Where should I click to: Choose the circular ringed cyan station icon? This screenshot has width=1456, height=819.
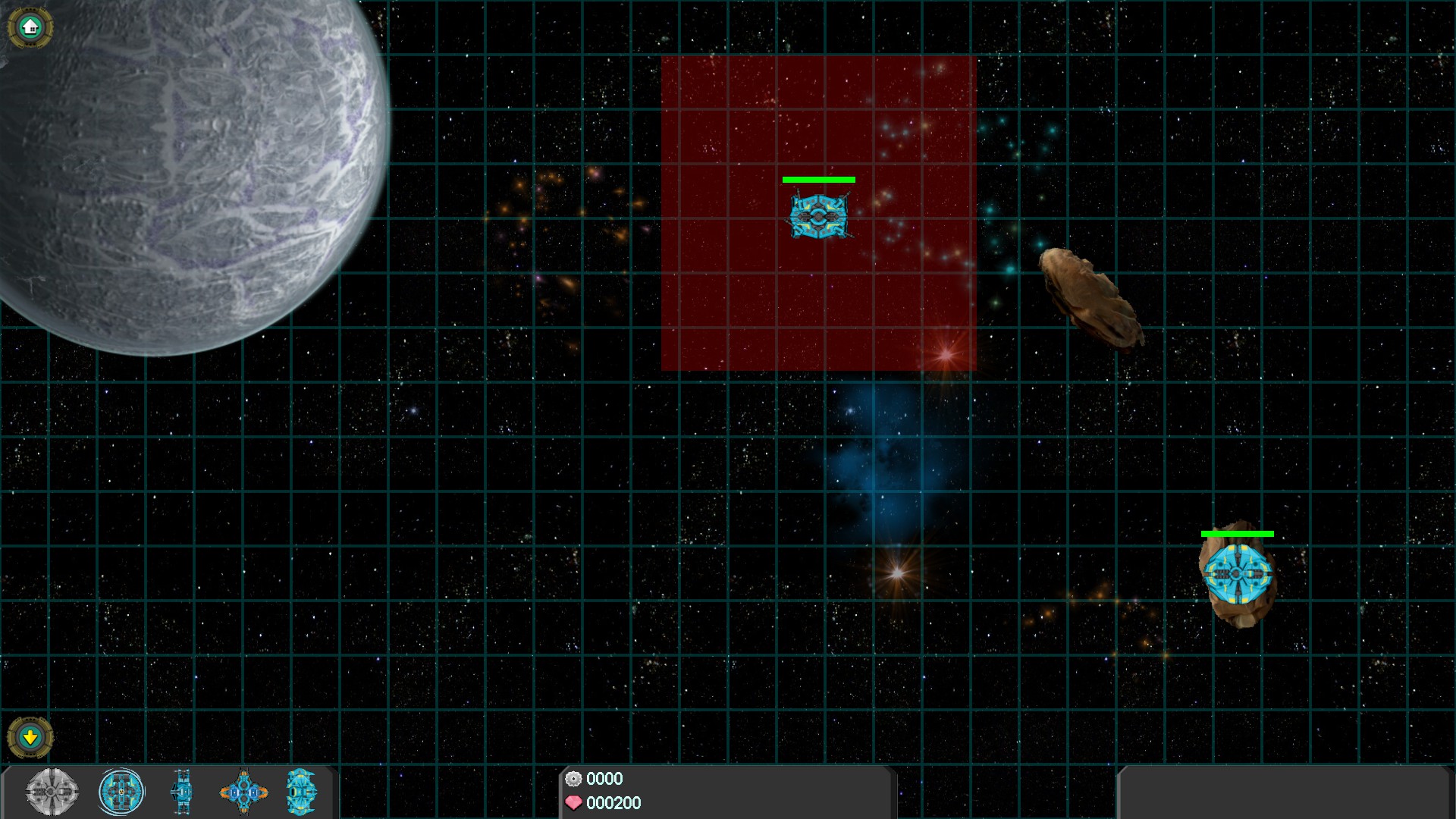coord(121,792)
